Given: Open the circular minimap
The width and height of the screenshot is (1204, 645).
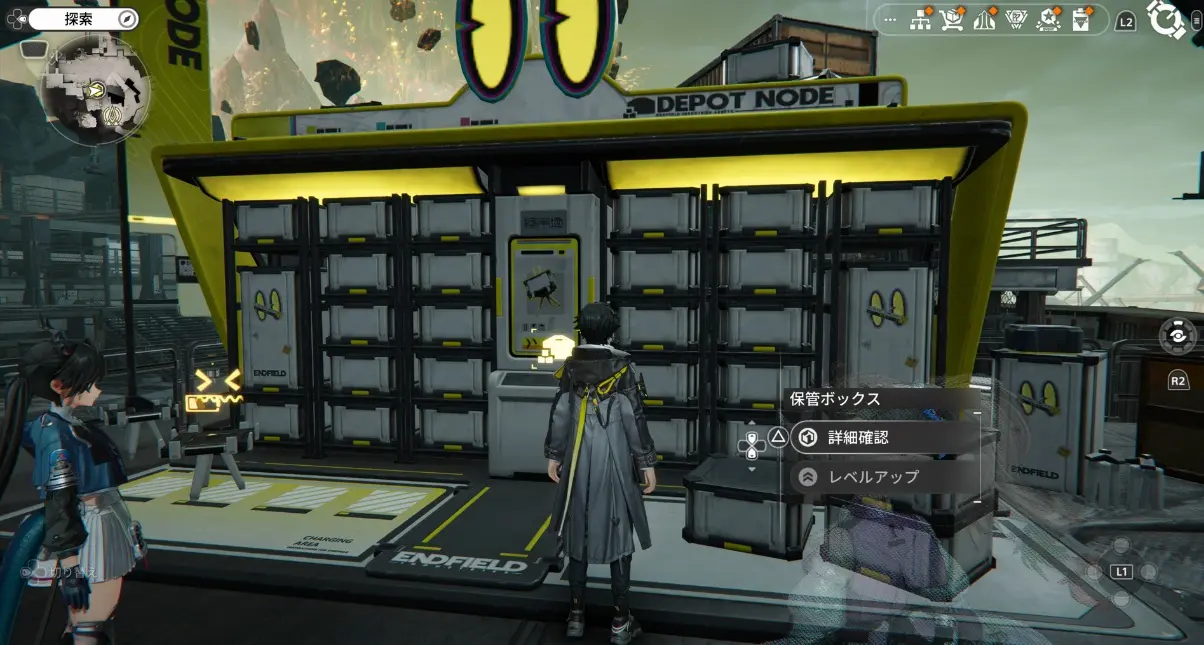Looking at the screenshot, I should point(96,89).
